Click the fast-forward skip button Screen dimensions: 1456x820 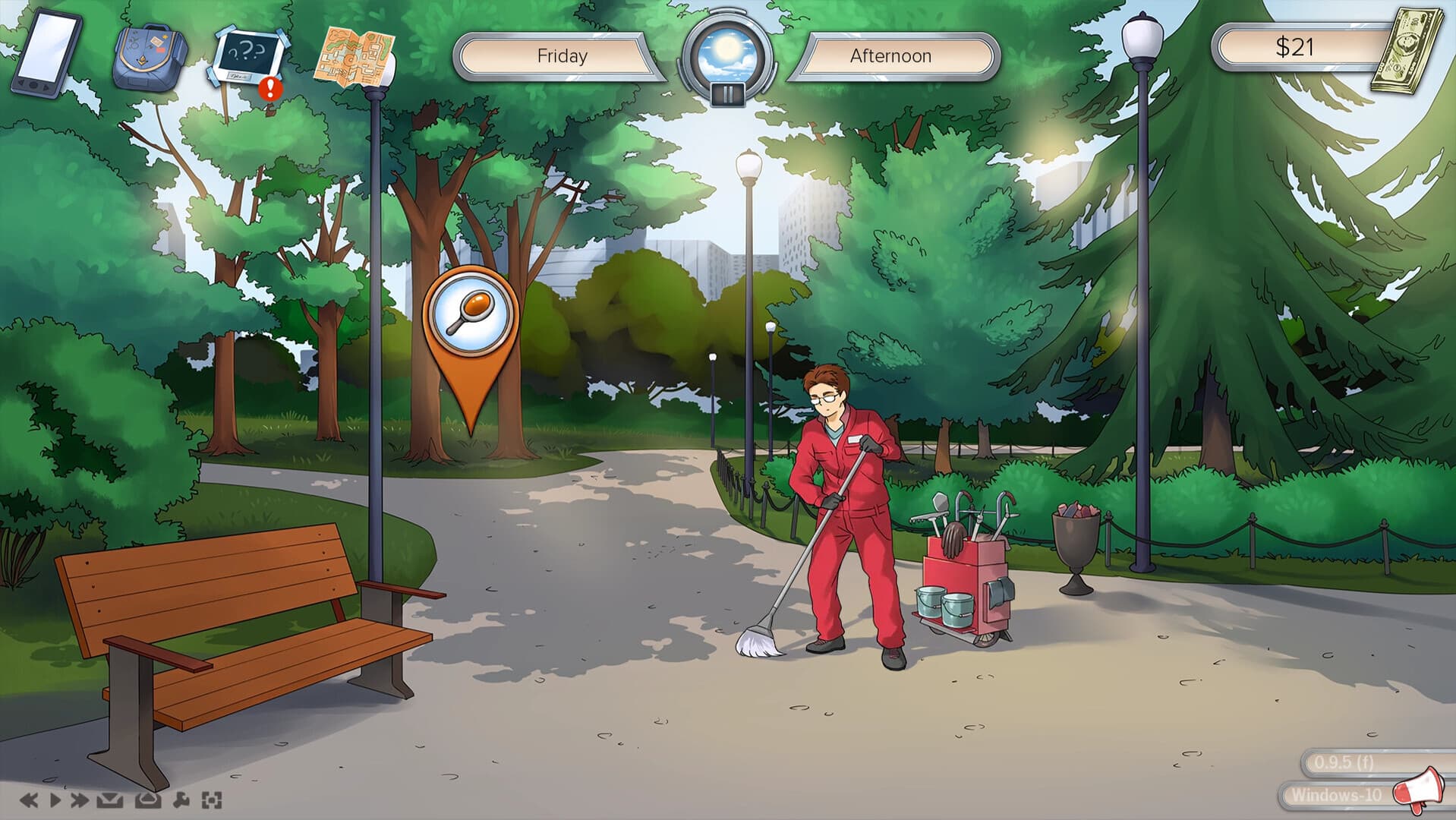click(x=80, y=799)
